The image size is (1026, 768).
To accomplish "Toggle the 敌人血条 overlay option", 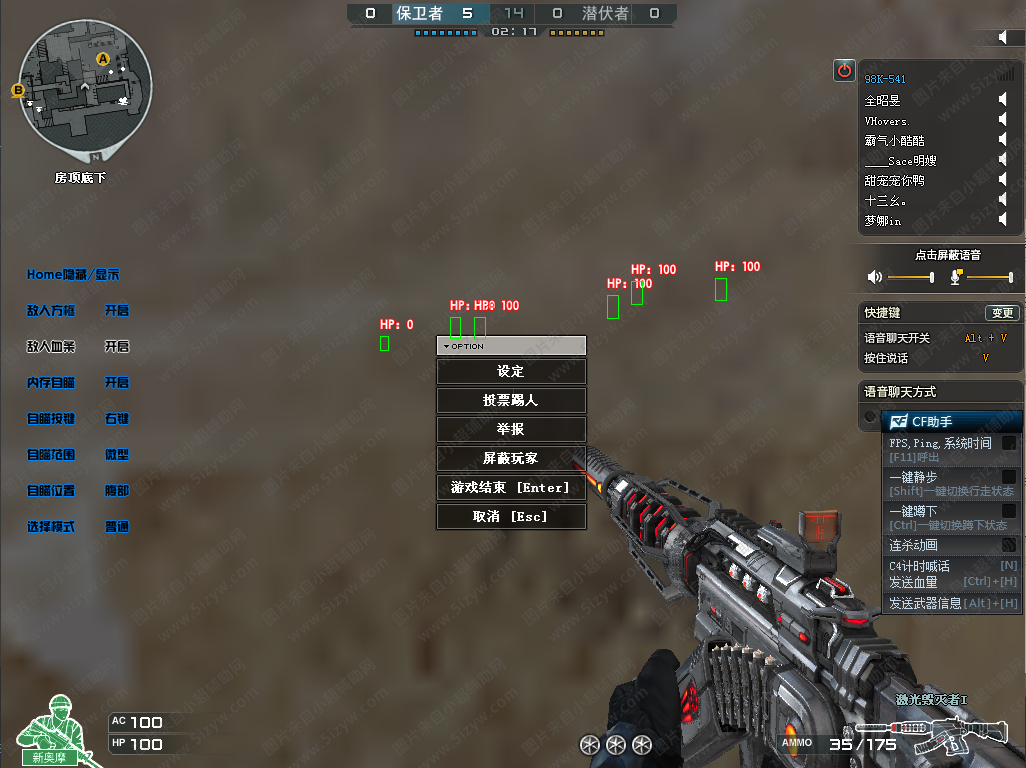I will 117,347.
